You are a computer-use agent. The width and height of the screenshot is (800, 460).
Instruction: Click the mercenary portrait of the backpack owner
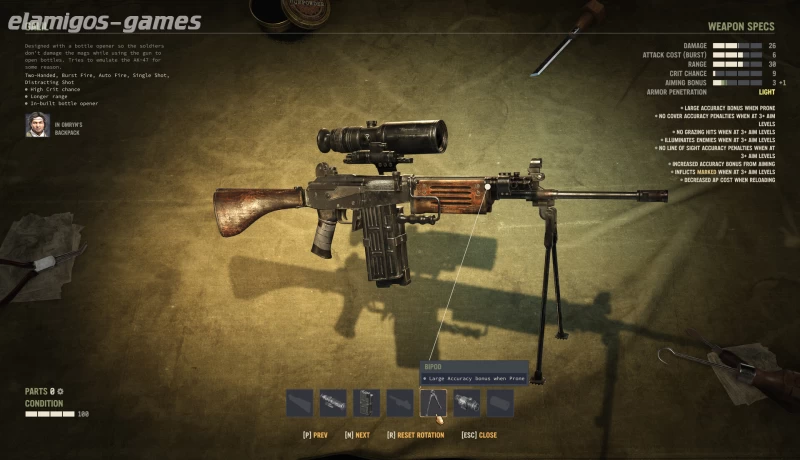(37, 124)
